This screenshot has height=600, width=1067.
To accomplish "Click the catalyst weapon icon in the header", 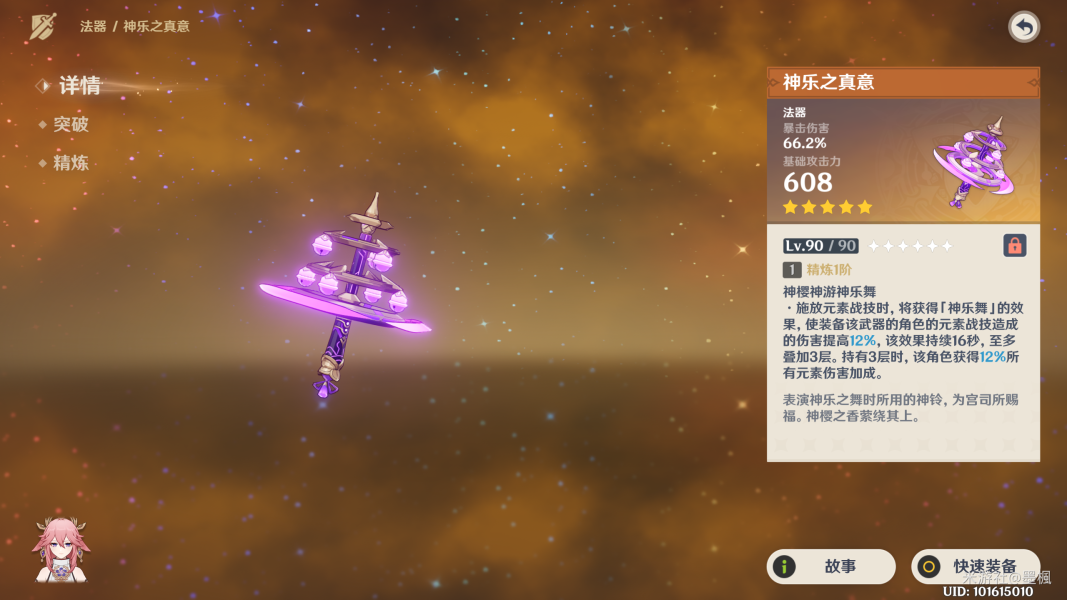I will (43, 26).
